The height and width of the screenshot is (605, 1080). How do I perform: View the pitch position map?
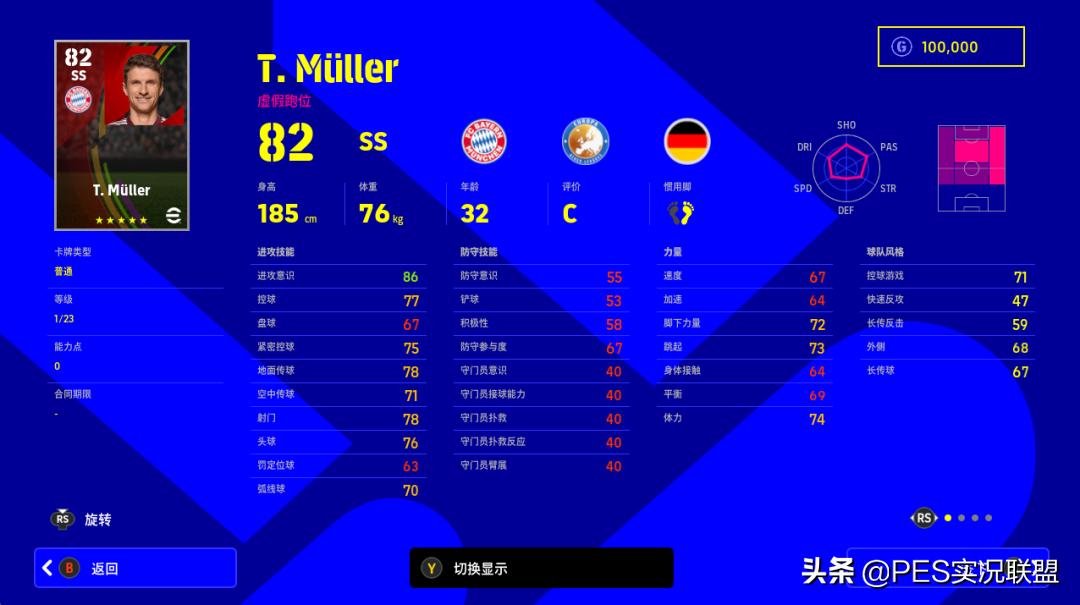tap(971, 168)
